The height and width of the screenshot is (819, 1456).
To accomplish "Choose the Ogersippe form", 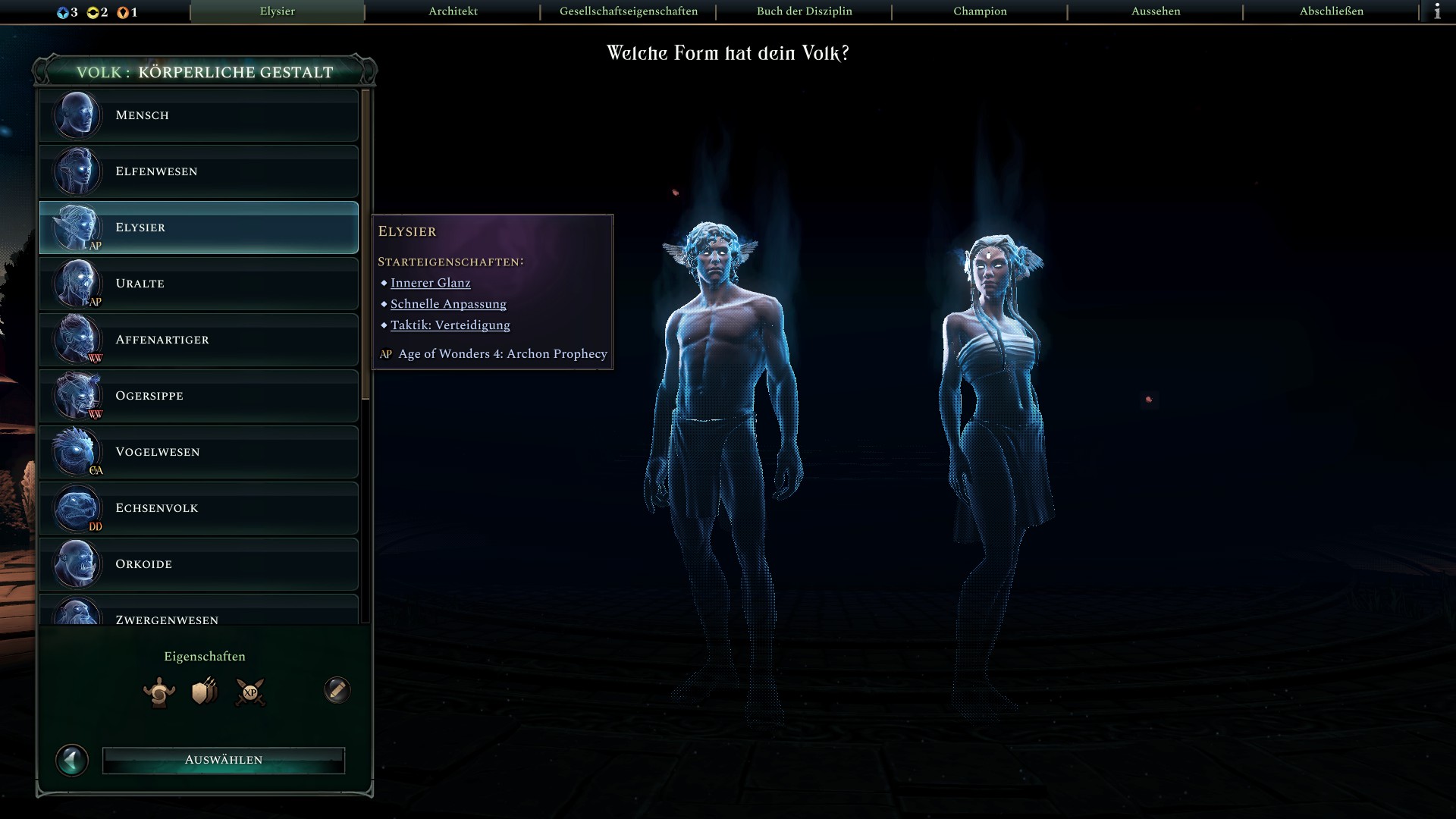I will coord(199,396).
